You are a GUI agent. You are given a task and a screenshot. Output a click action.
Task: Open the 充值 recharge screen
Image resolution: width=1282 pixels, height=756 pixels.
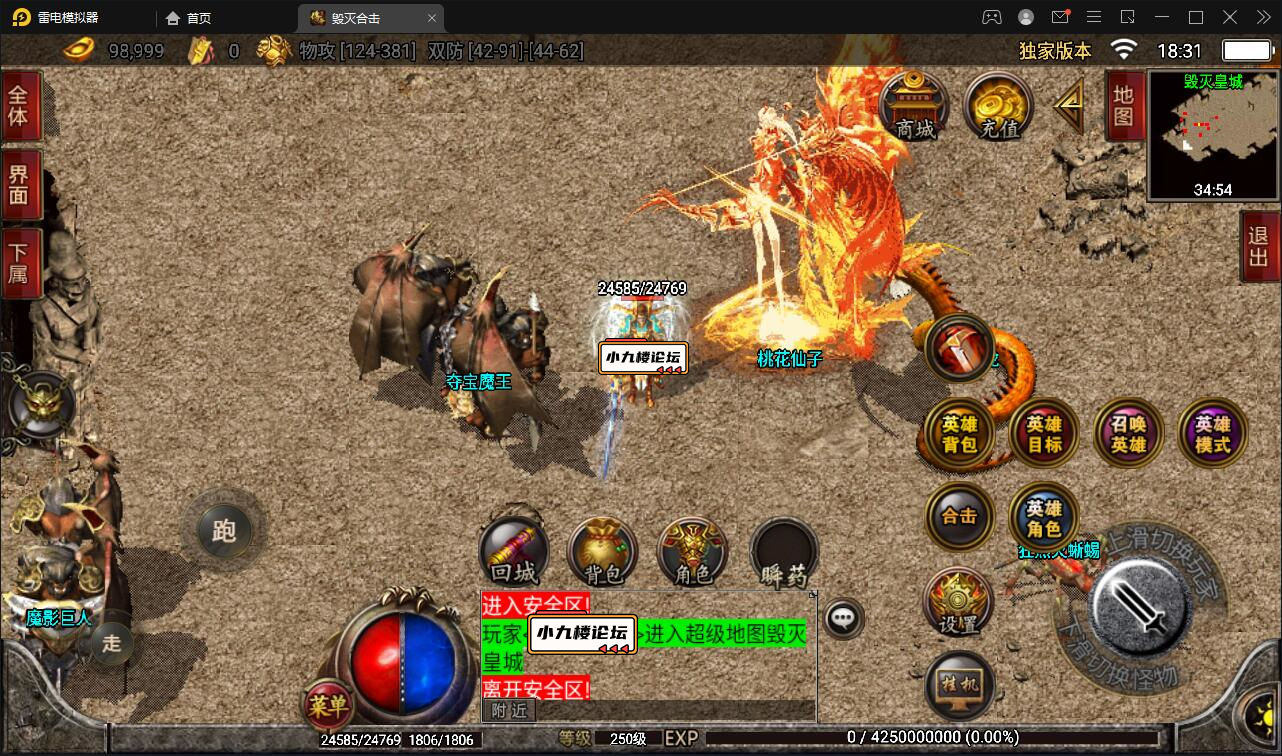point(999,107)
